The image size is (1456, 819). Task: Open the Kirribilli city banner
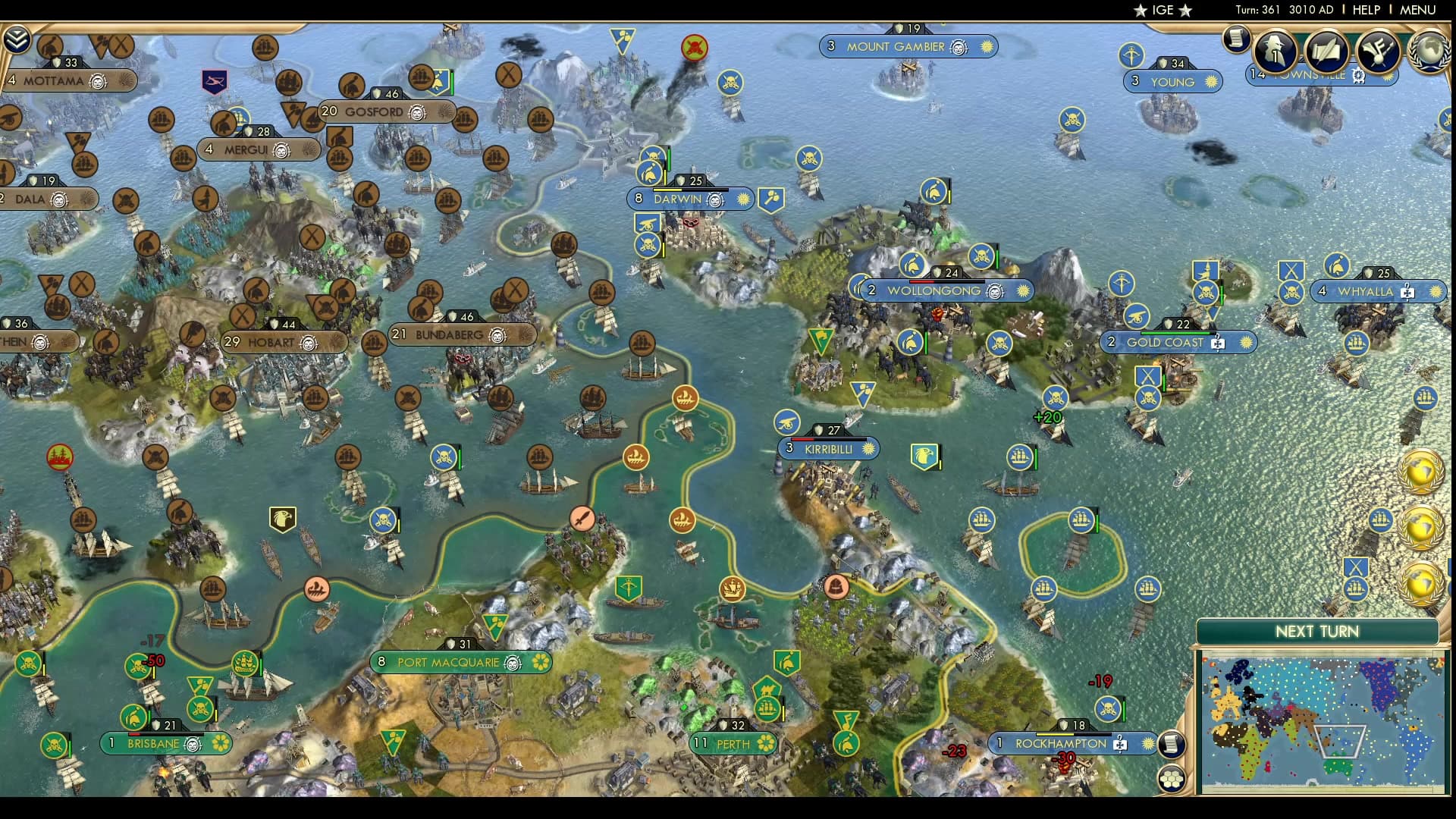pos(828,449)
